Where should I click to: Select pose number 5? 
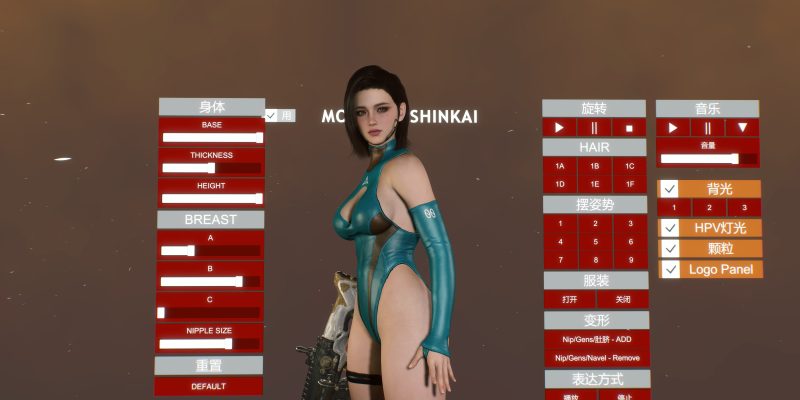[594, 241]
